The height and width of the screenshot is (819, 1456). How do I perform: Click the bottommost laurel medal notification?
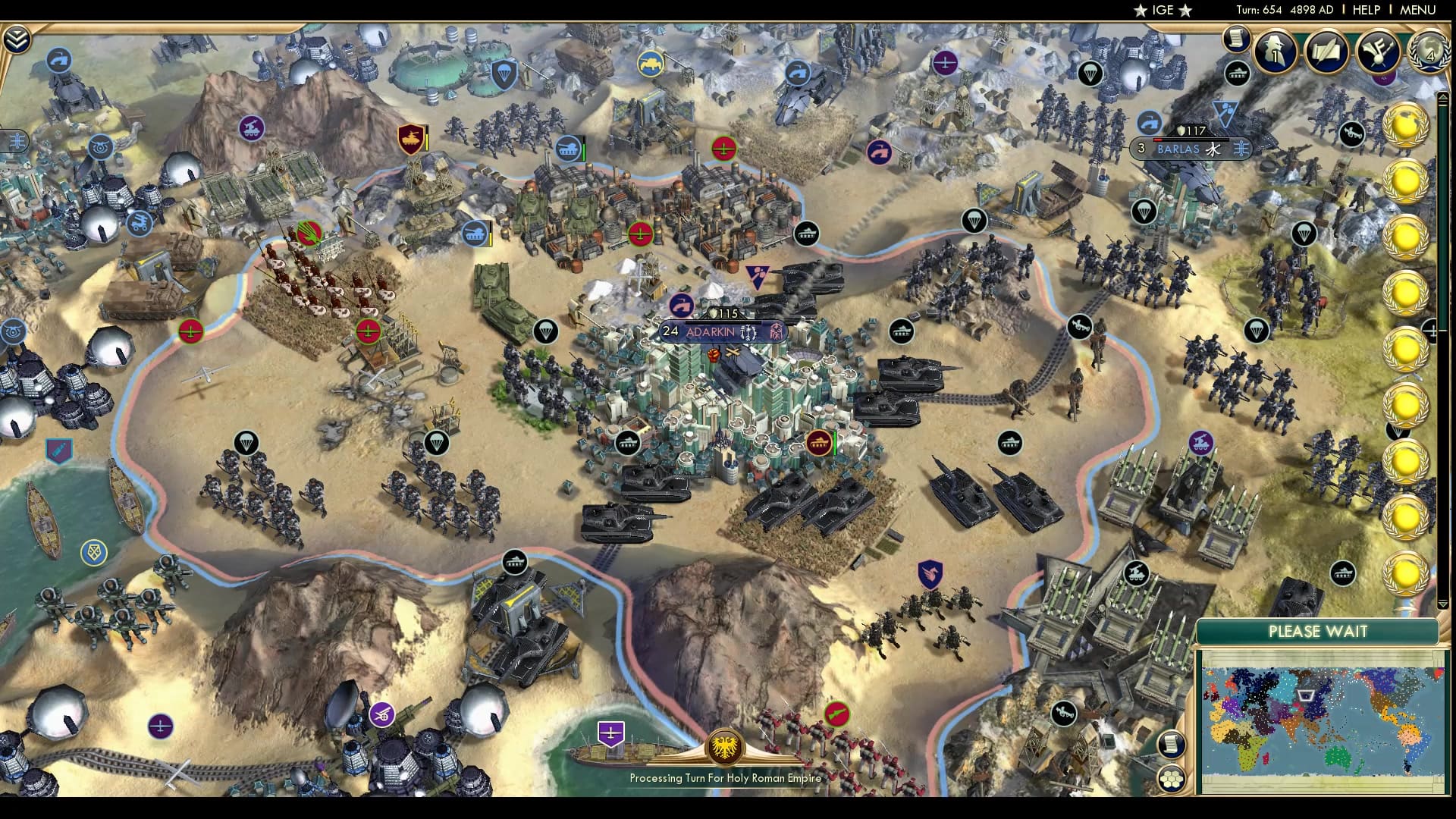(1404, 574)
